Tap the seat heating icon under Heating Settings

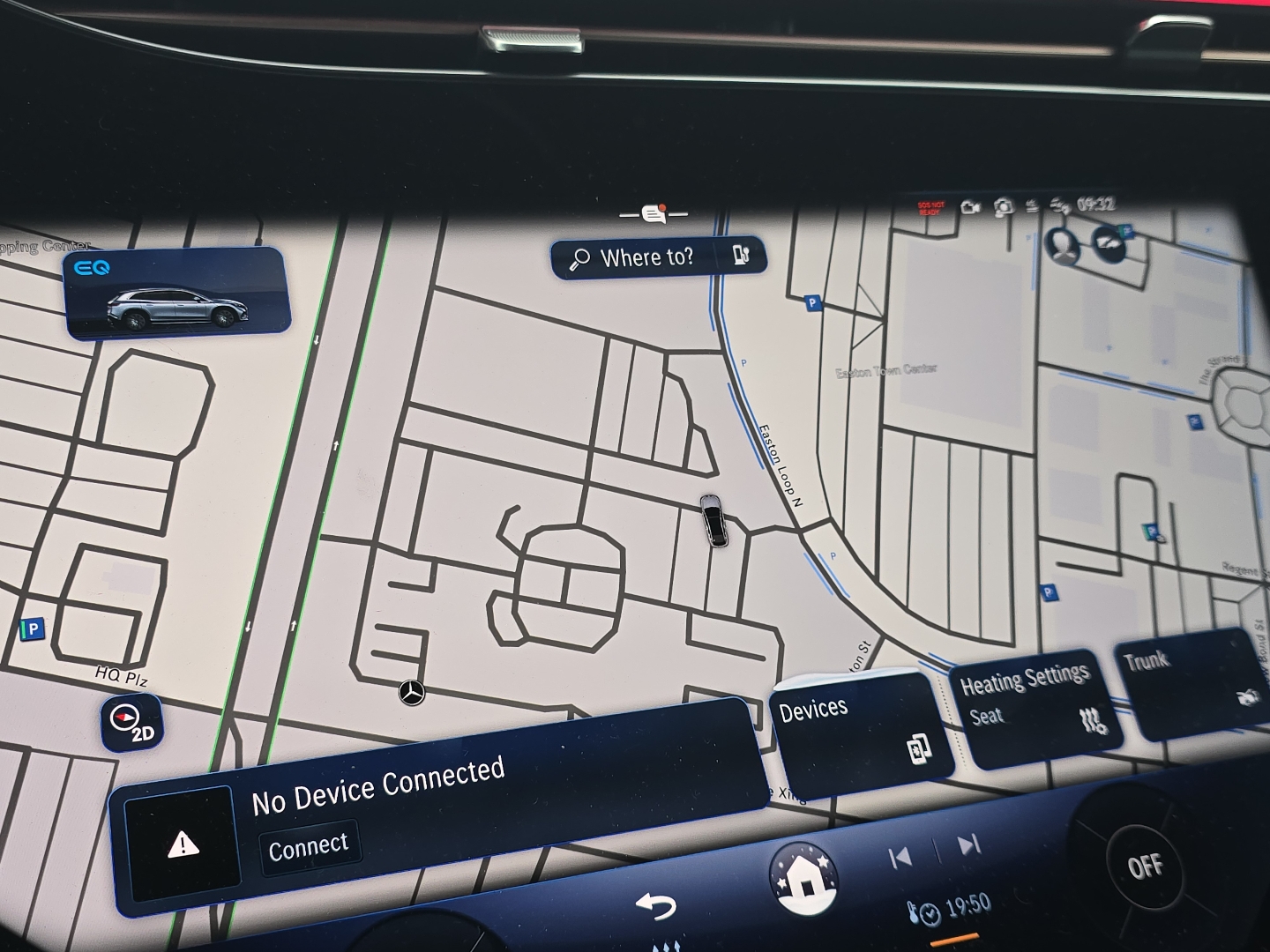click(1092, 723)
